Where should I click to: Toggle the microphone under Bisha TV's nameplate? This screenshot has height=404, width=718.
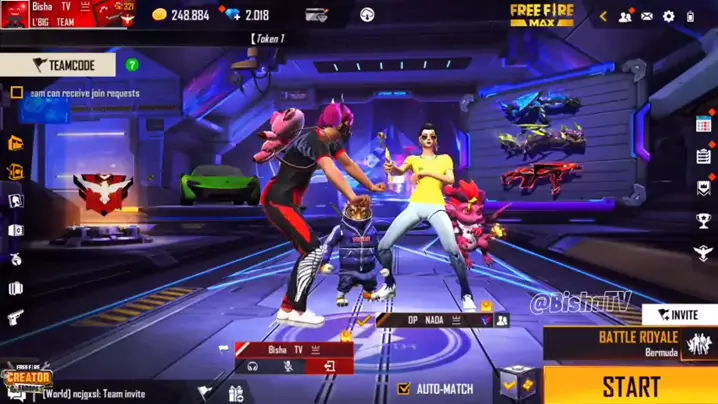pyautogui.click(x=289, y=367)
